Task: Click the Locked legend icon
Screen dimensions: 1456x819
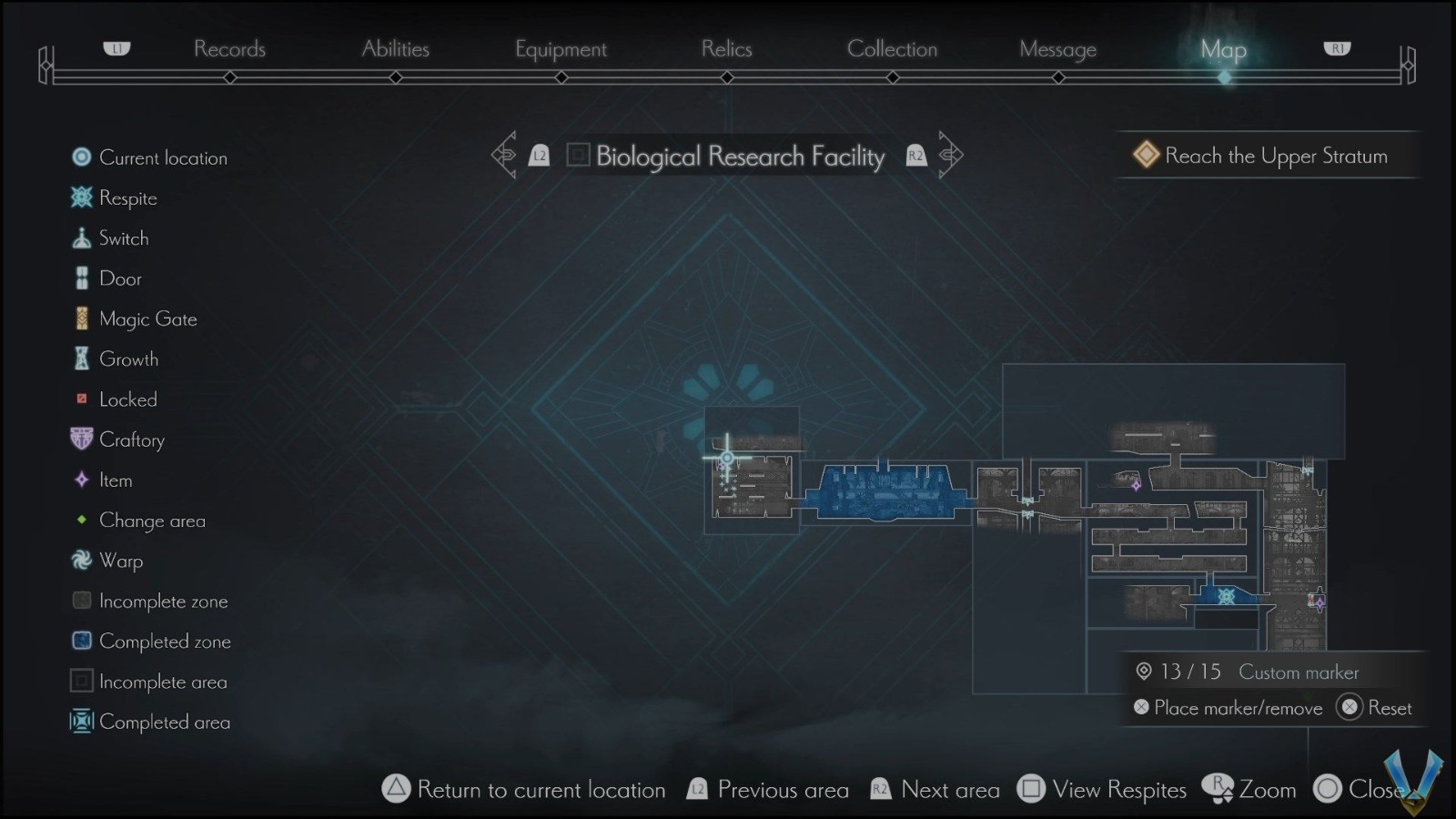Action: [x=82, y=399]
